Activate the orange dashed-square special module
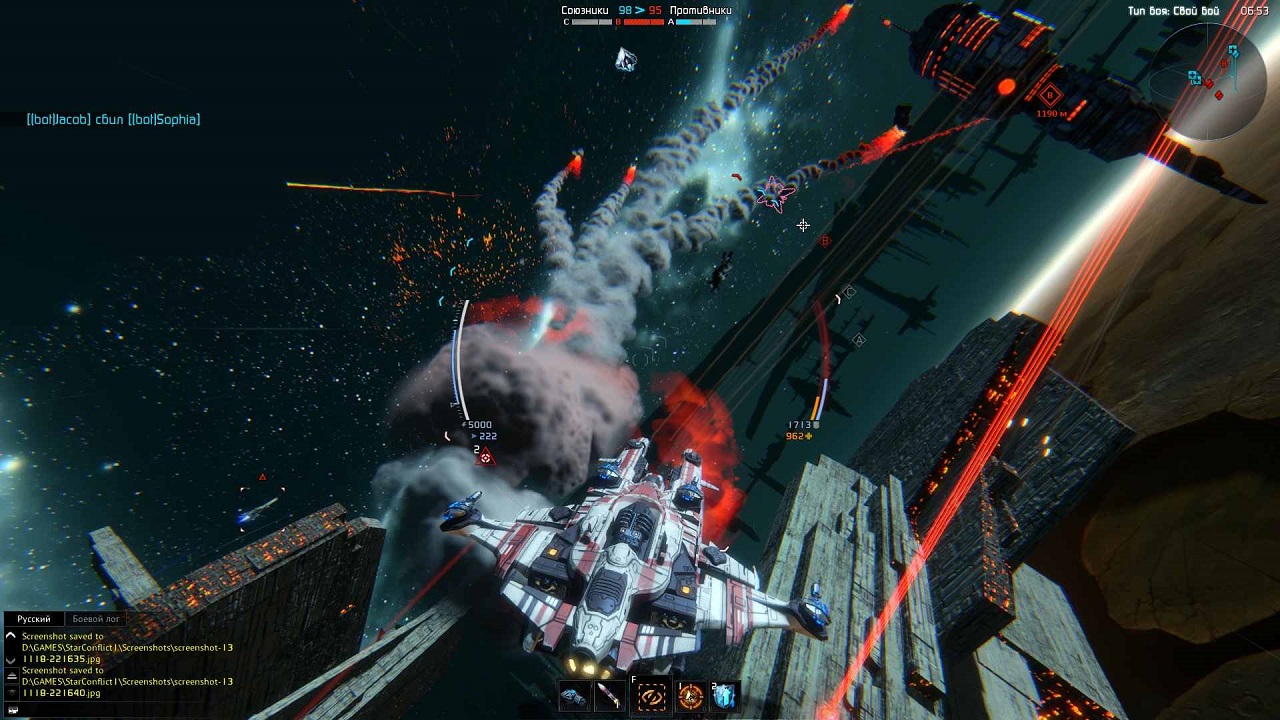Screen dimensions: 1280x720 tap(652, 696)
